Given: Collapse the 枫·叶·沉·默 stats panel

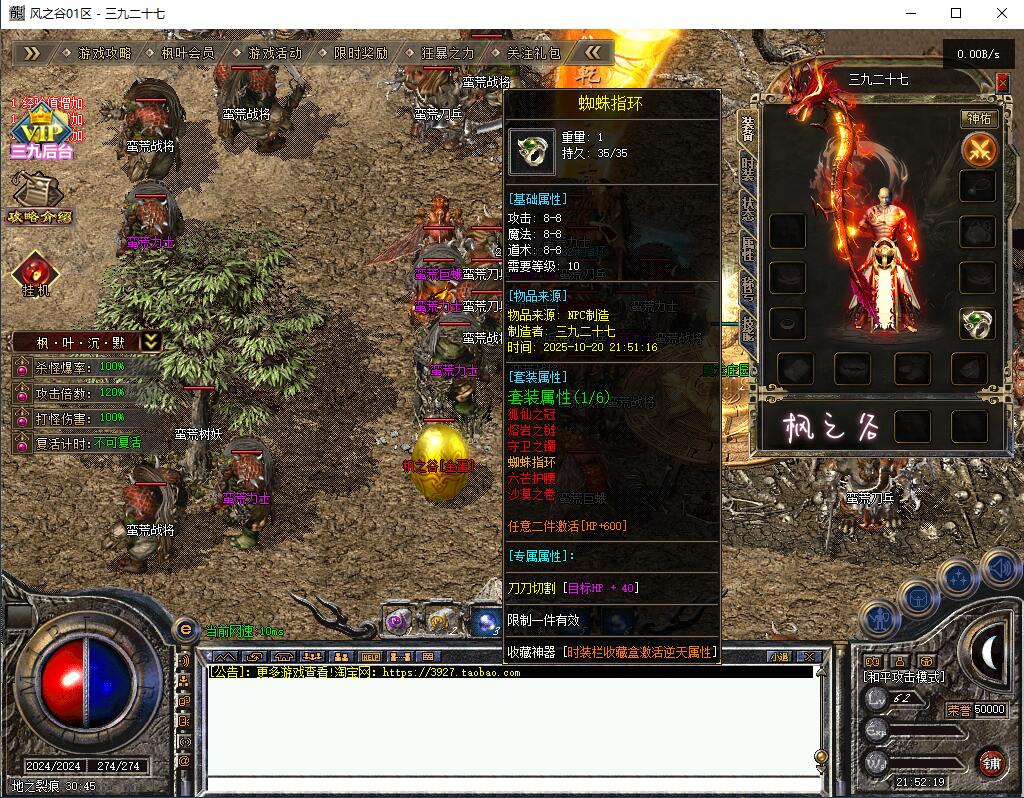Looking at the screenshot, I should pos(151,342).
